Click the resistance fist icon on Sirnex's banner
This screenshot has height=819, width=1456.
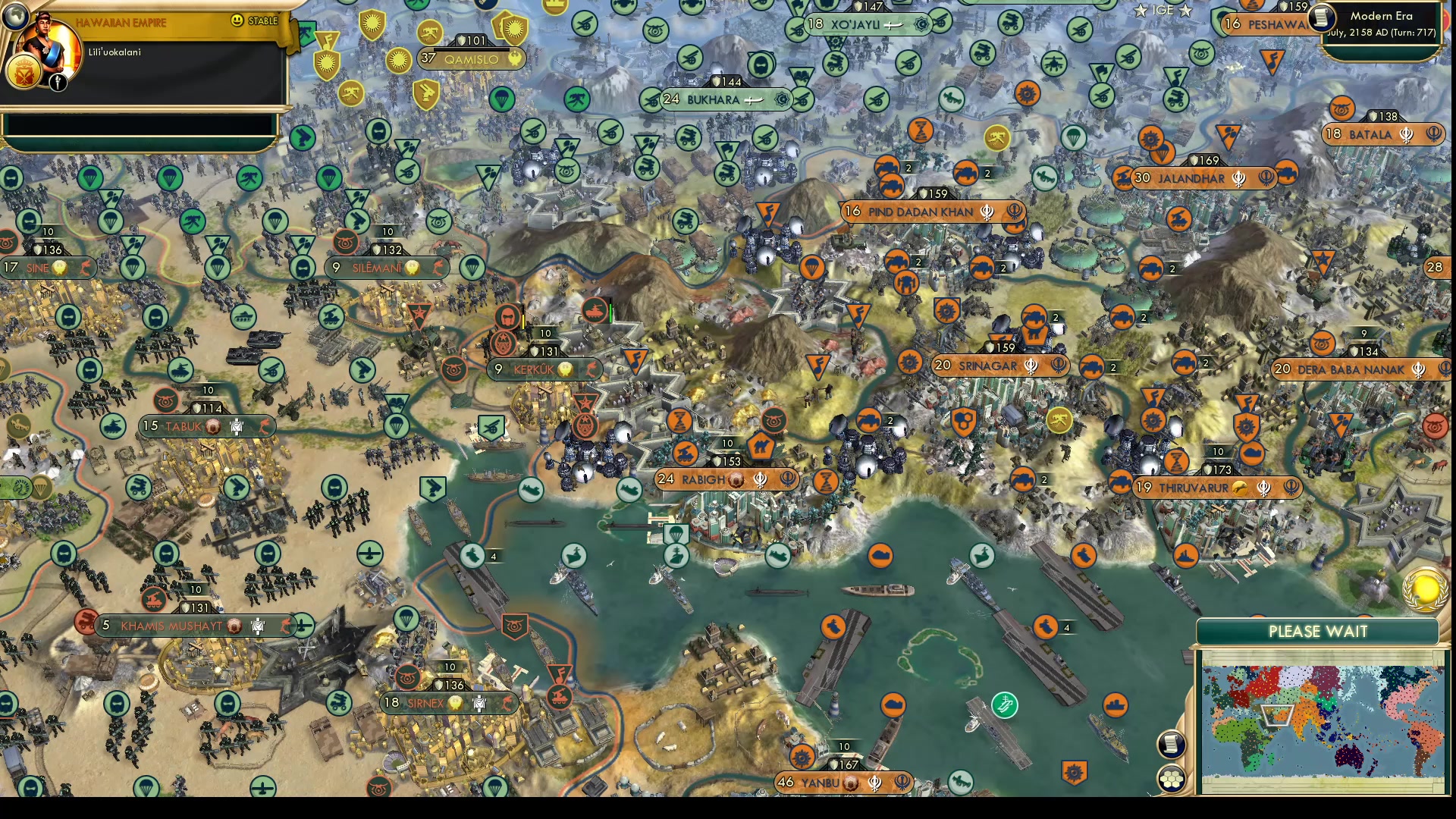[507, 704]
